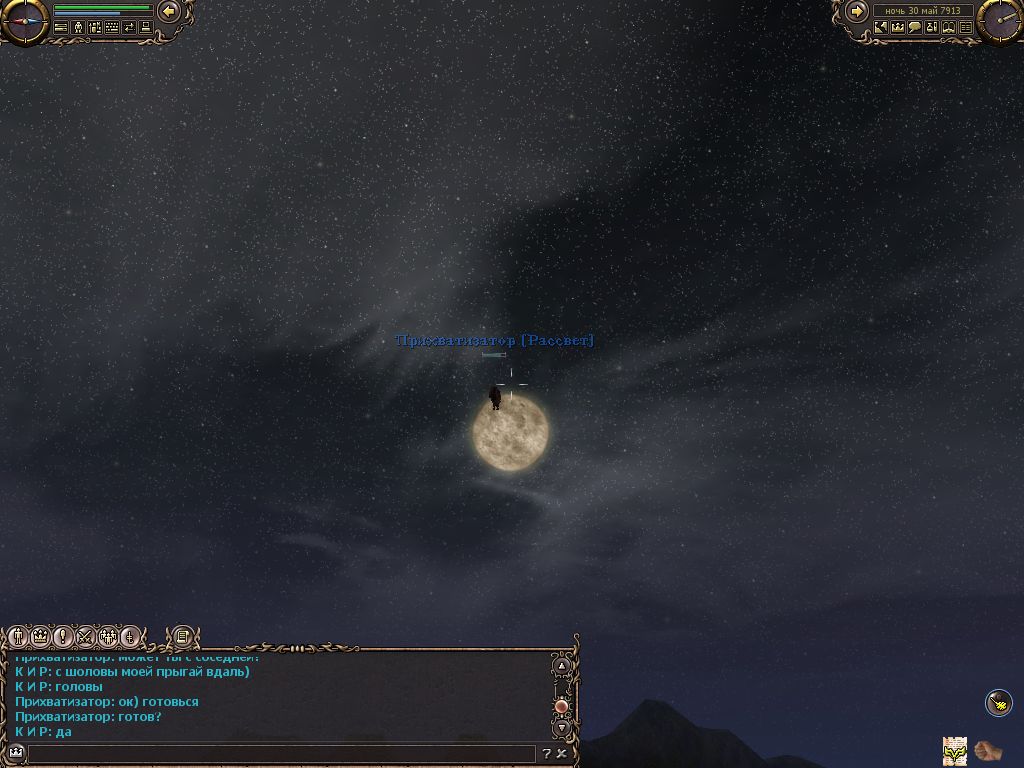Open the crown icon in top bar
The height and width of the screenshot is (768, 1024).
tap(898, 28)
